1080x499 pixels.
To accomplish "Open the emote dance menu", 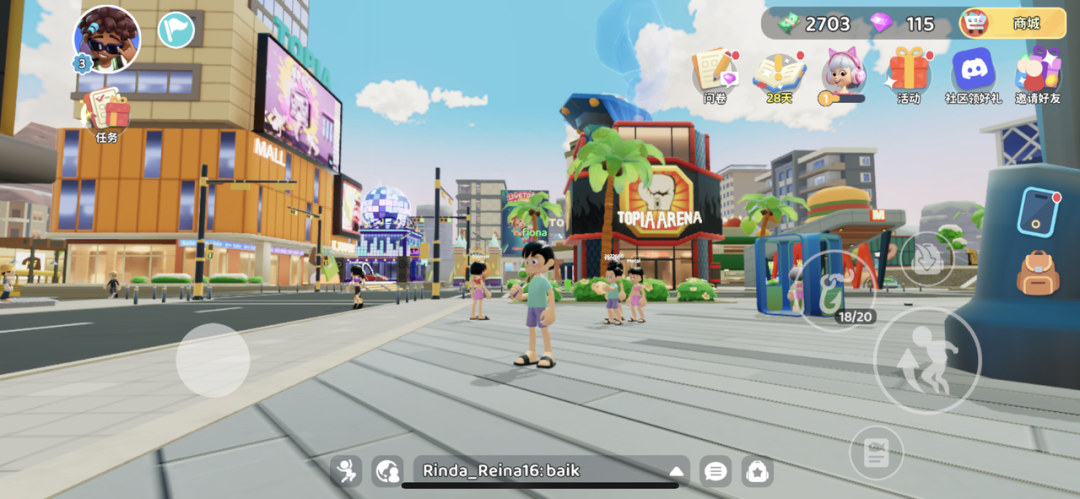I will 347,471.
